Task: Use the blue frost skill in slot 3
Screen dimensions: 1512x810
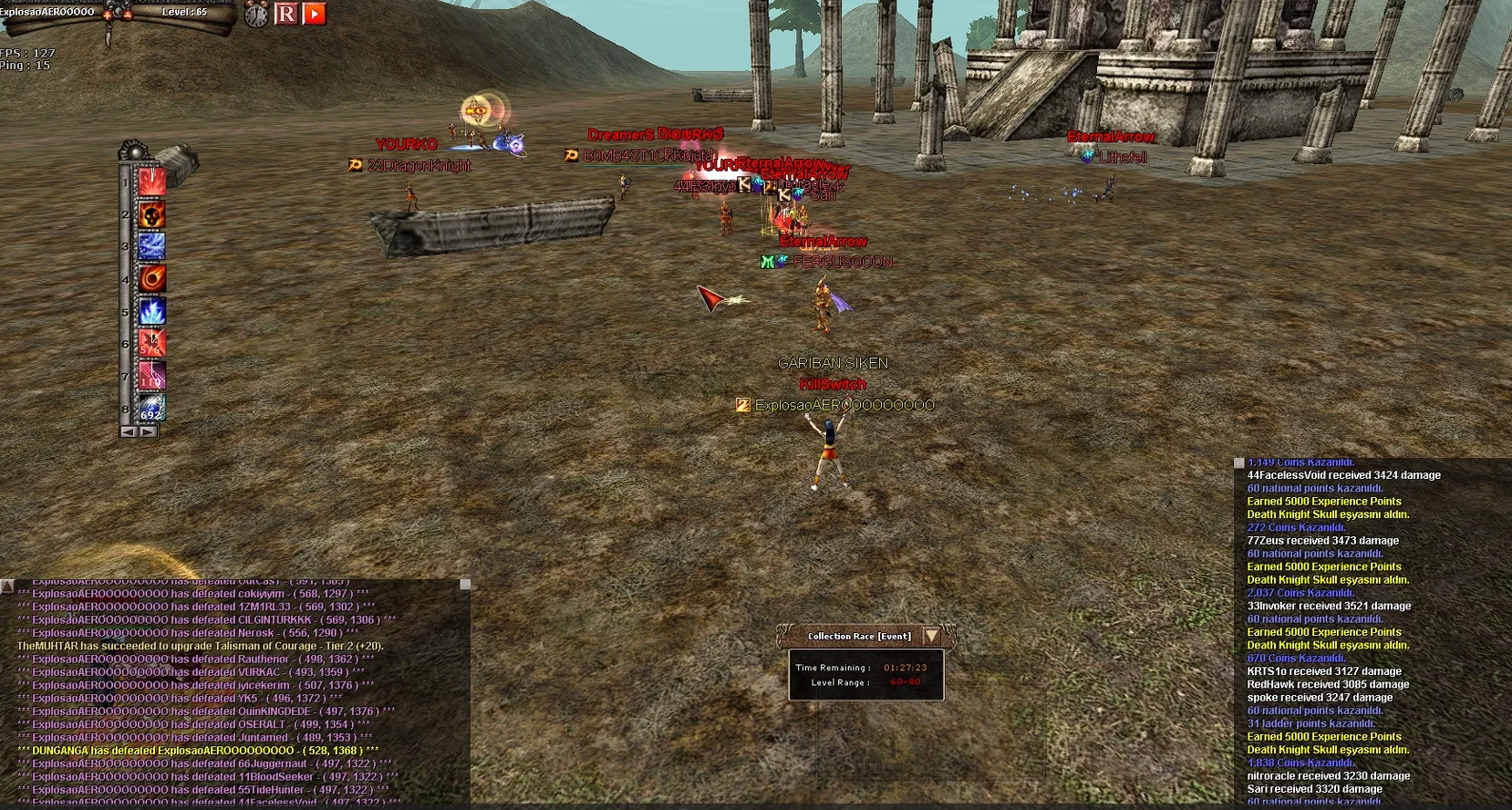Action: pyautogui.click(x=151, y=246)
